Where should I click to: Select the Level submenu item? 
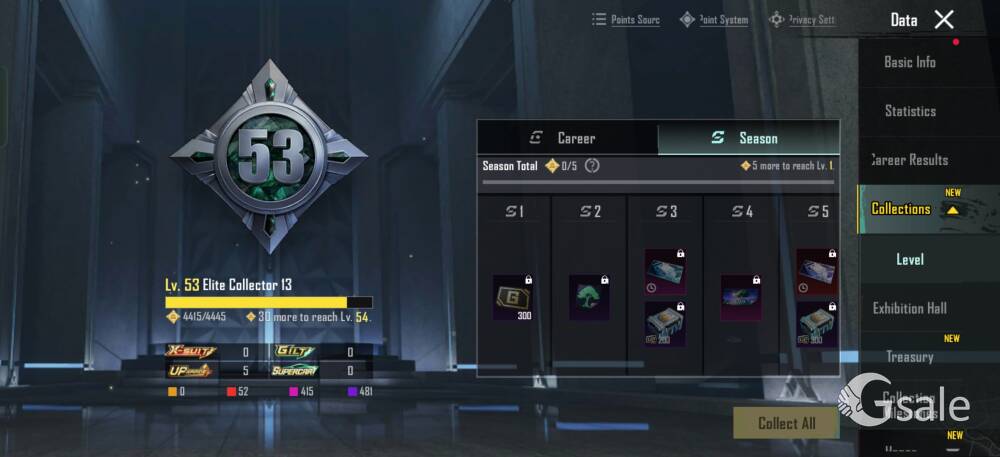click(x=910, y=259)
